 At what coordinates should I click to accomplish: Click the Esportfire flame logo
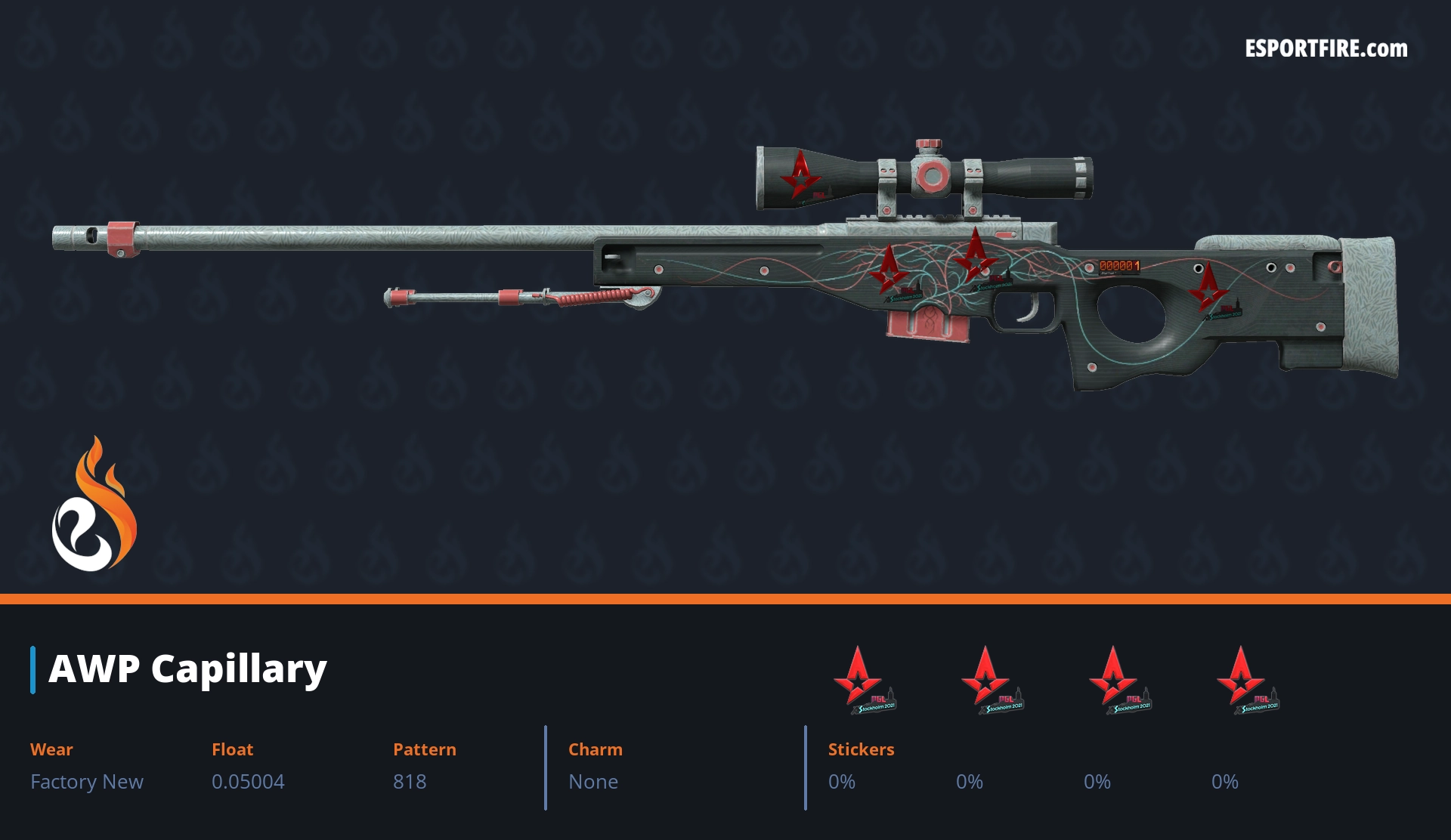click(94, 506)
